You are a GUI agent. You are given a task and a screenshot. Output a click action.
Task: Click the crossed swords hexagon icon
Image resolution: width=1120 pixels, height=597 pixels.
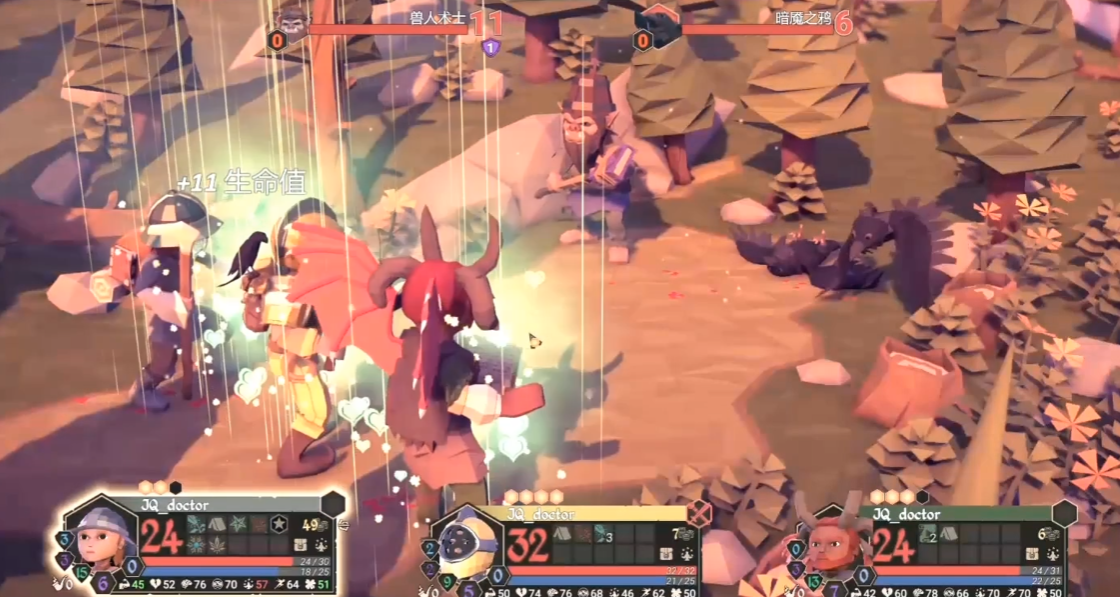698,514
